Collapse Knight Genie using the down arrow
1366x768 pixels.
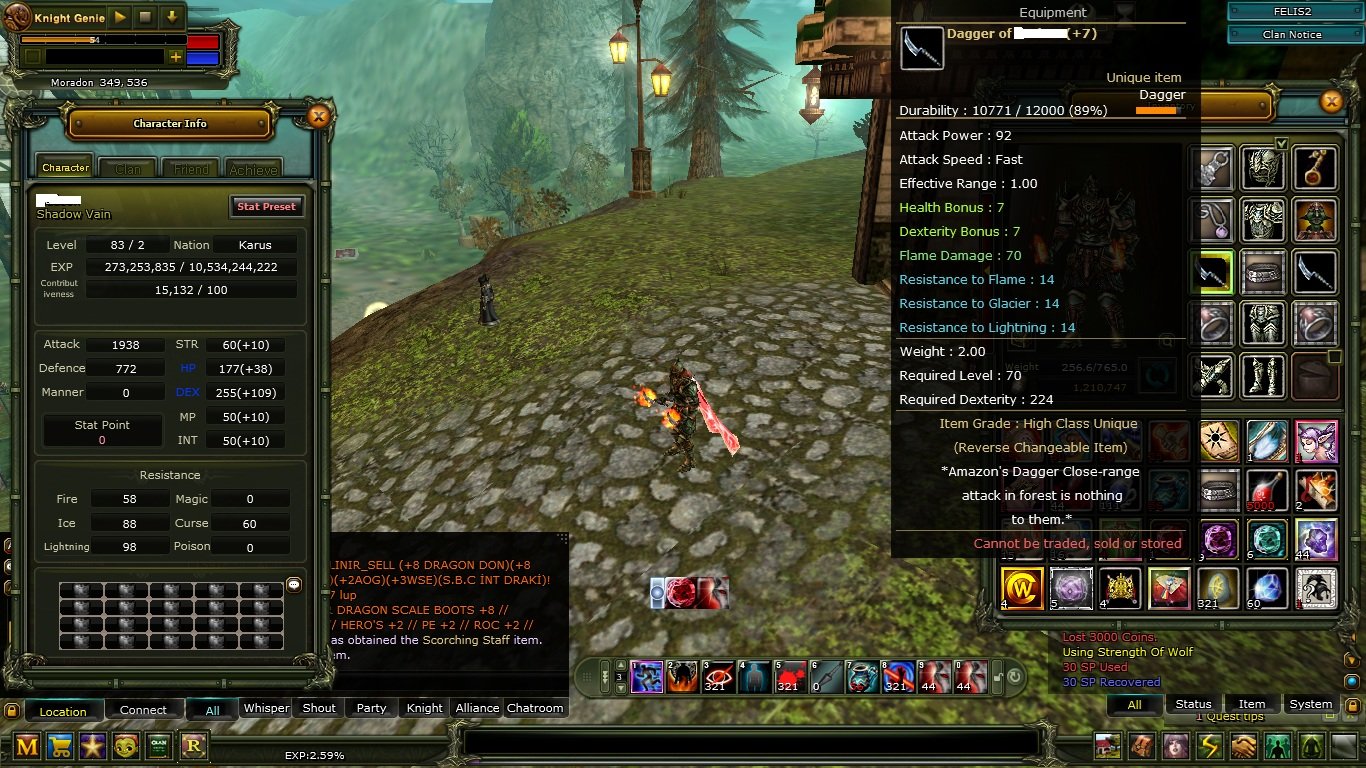(172, 17)
